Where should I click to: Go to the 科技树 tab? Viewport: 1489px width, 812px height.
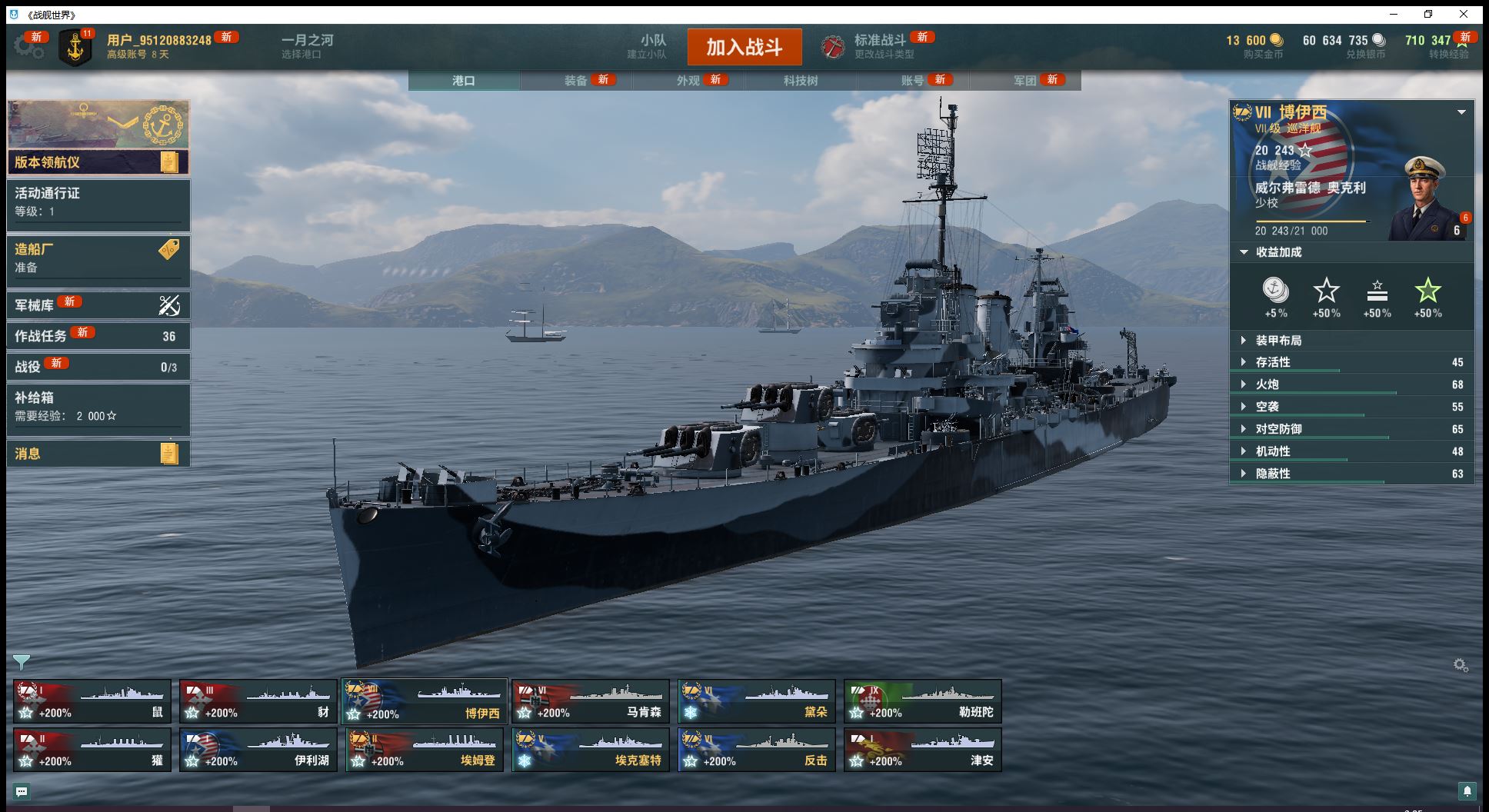(800, 80)
